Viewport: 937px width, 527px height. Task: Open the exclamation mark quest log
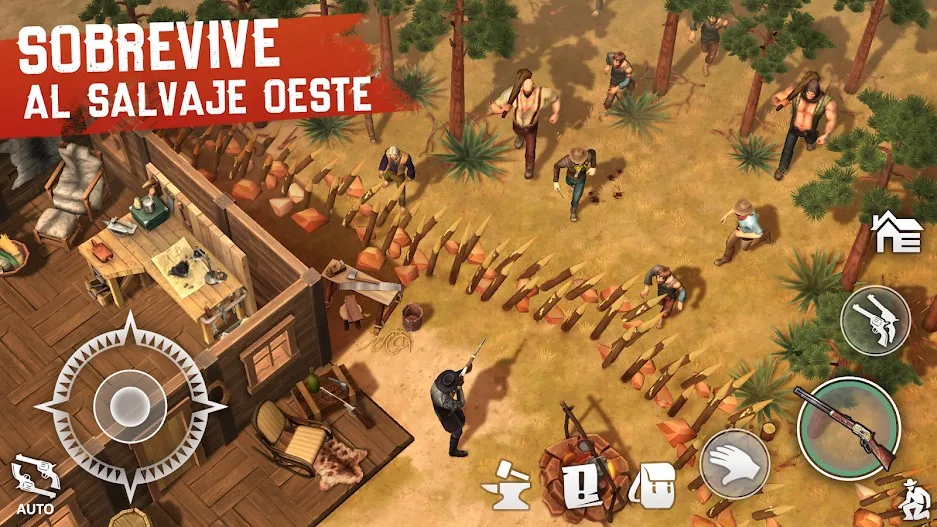pyautogui.click(x=579, y=487)
